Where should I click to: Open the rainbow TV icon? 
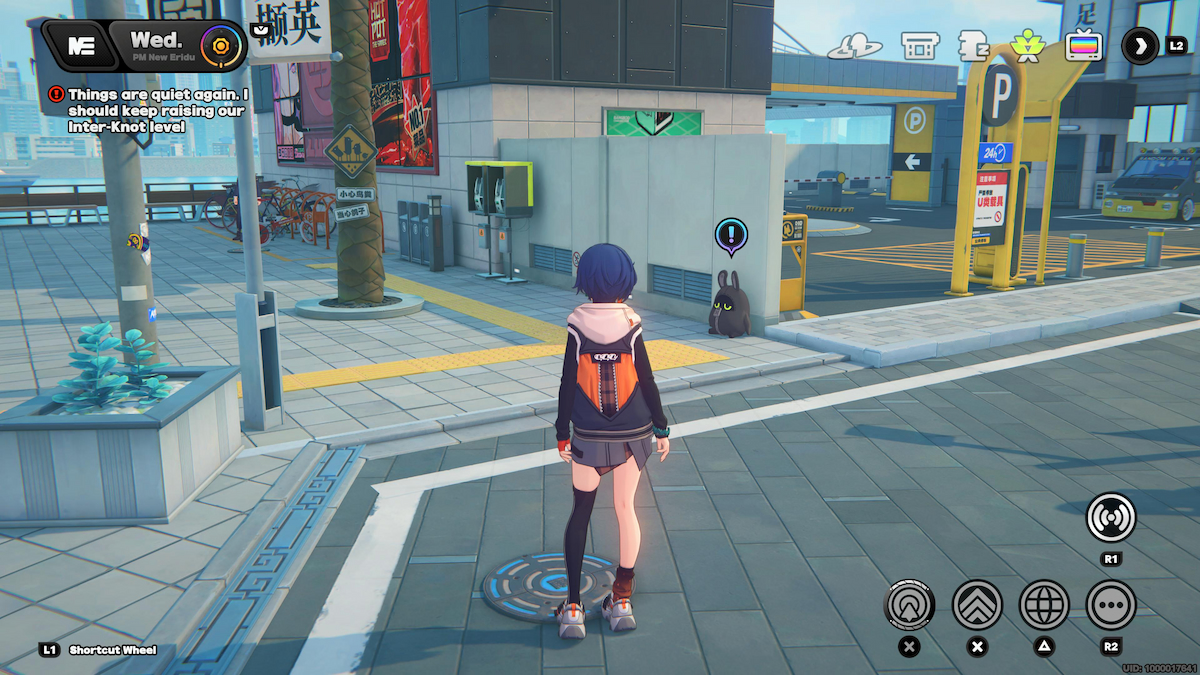[x=1083, y=46]
